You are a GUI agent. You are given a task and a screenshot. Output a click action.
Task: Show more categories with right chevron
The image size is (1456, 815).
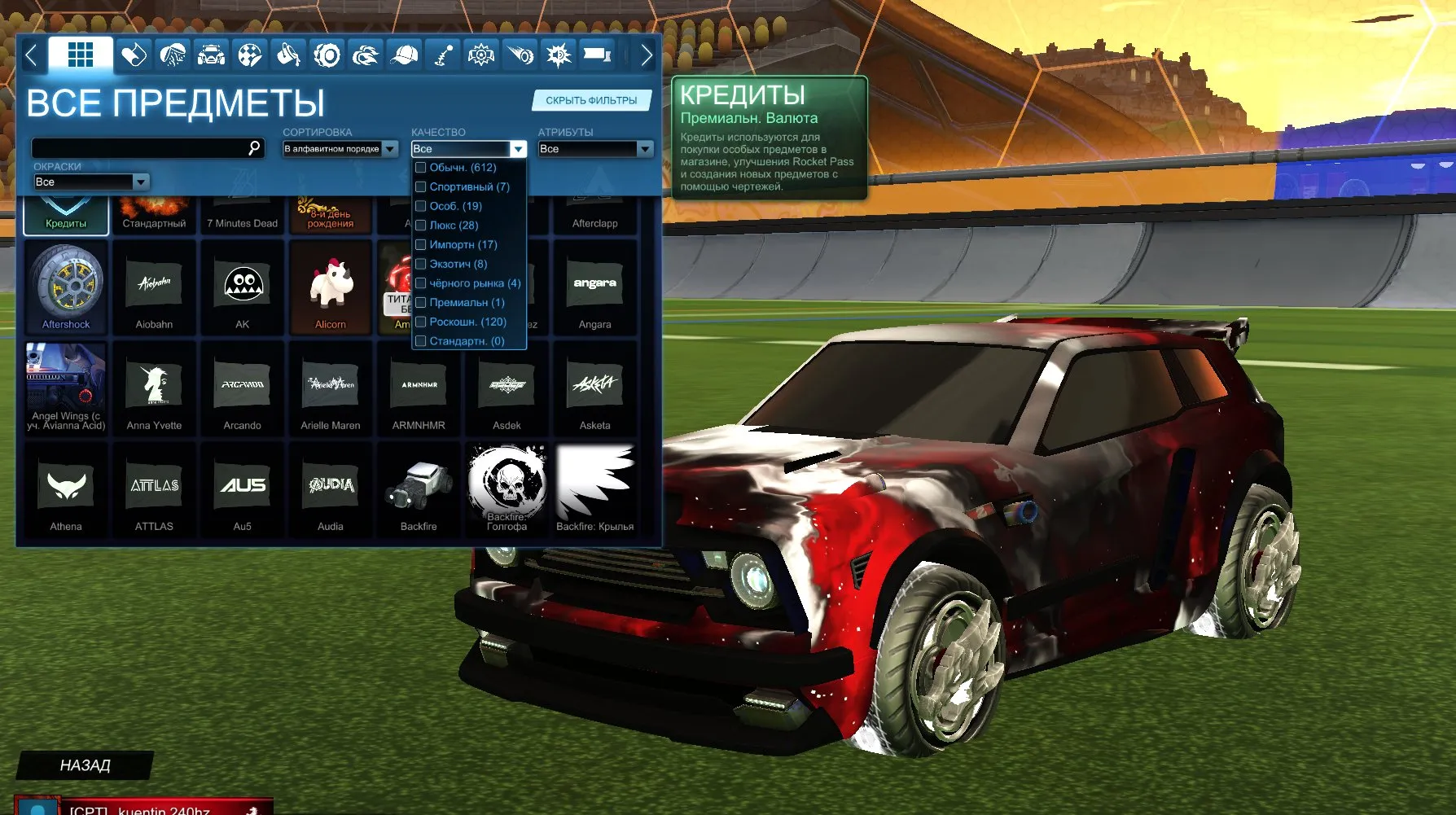click(646, 55)
